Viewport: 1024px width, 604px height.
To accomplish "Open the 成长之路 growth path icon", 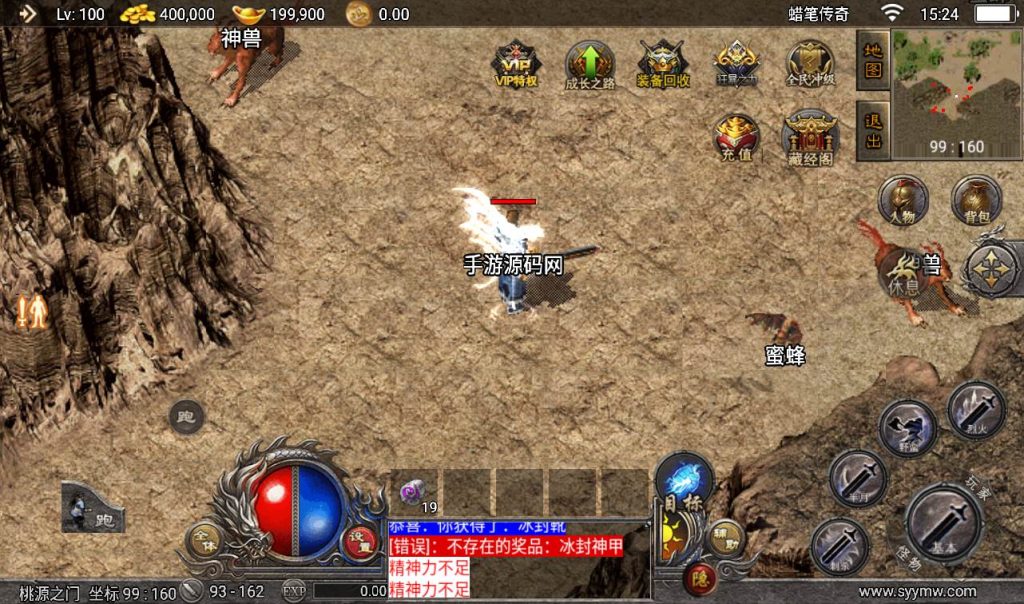I will pyautogui.click(x=590, y=64).
